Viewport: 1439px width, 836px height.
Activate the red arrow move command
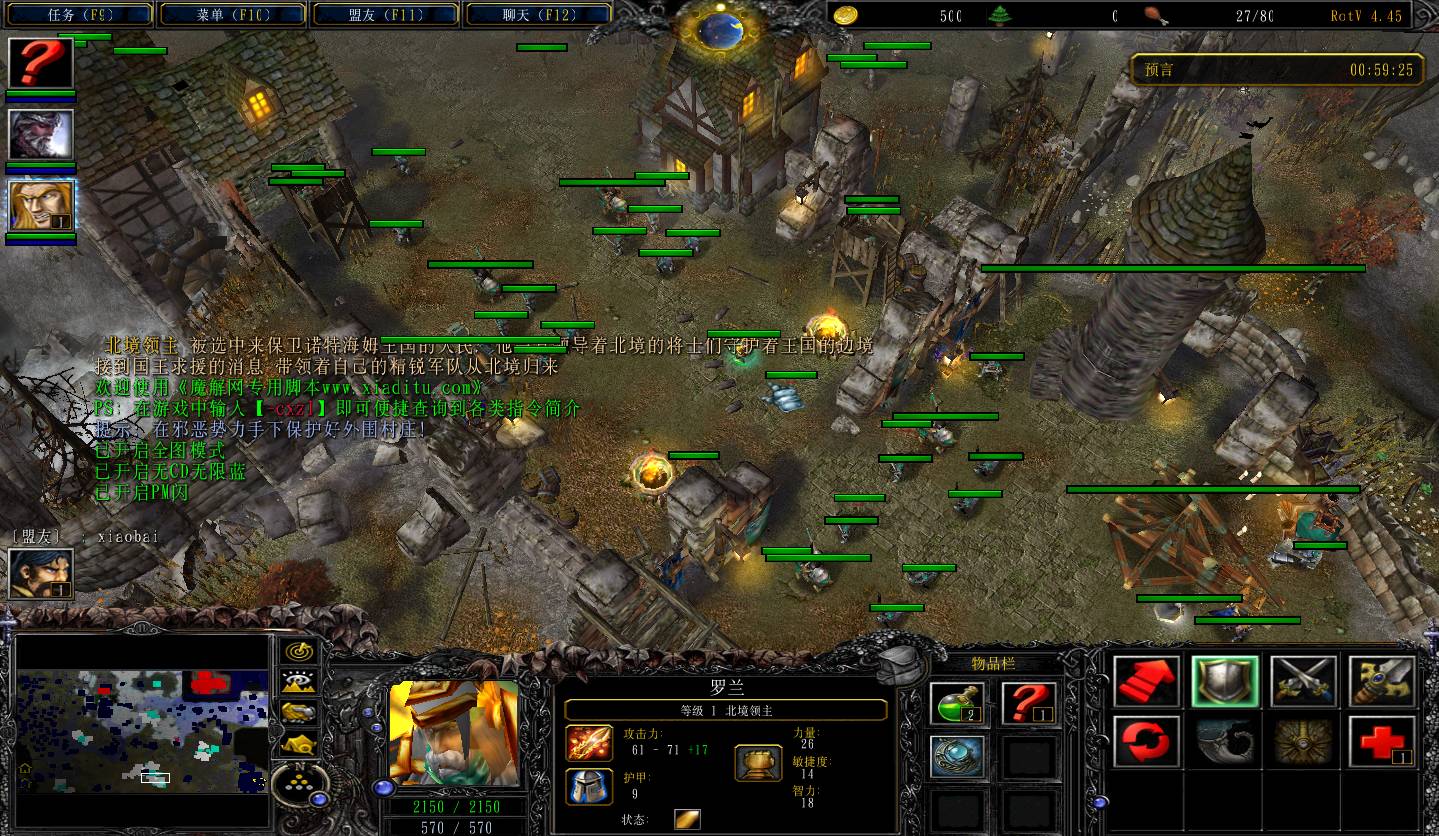pyautogui.click(x=1147, y=682)
